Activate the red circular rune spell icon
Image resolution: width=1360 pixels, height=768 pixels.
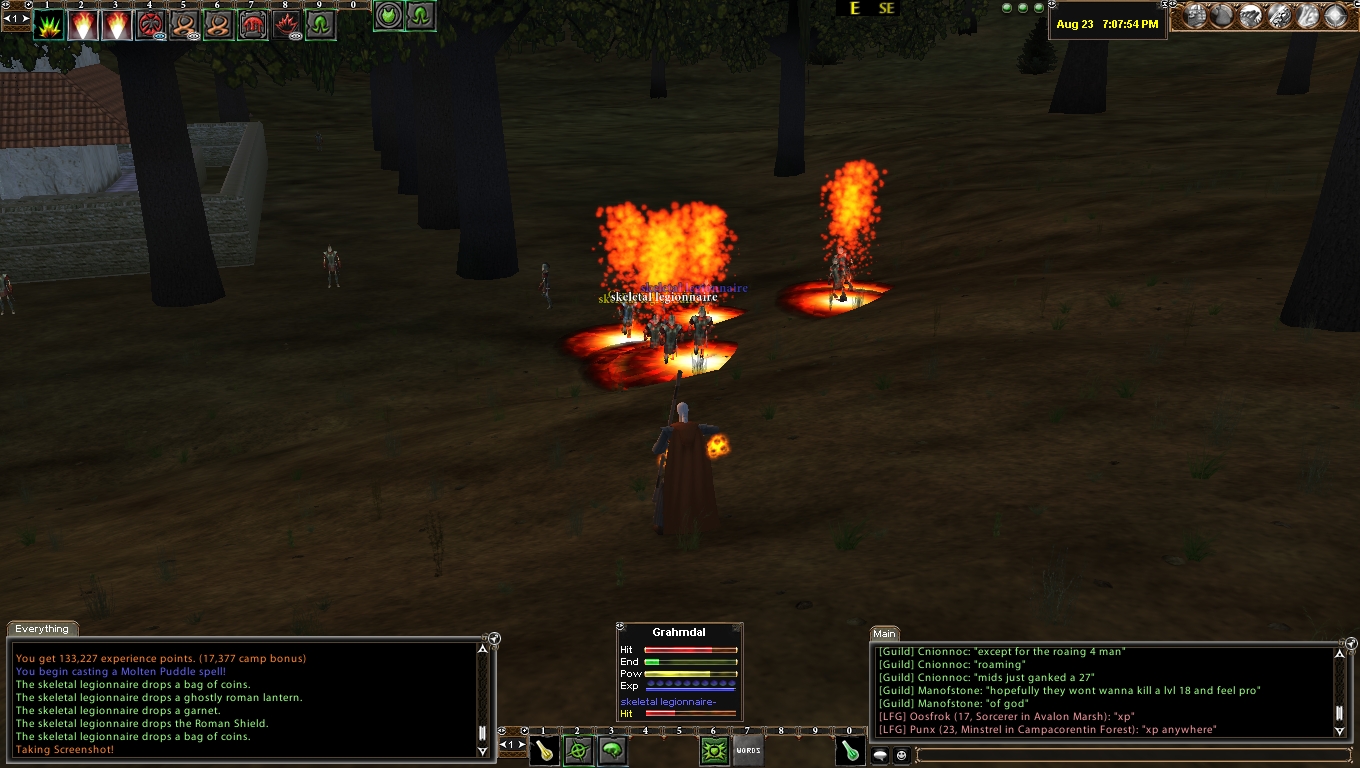click(150, 24)
